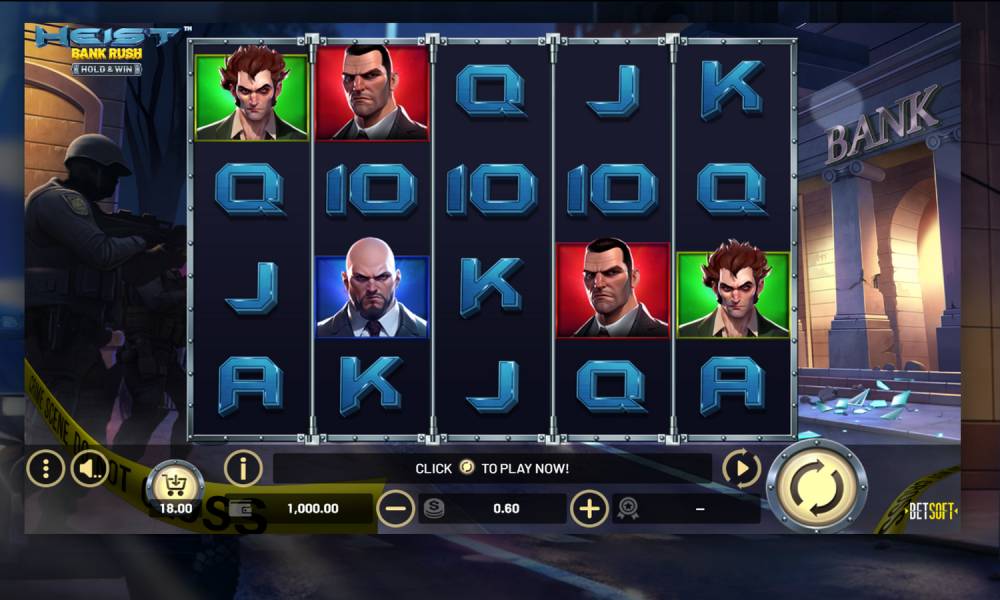
Task: Open the buy feature cart button
Action: tap(175, 485)
